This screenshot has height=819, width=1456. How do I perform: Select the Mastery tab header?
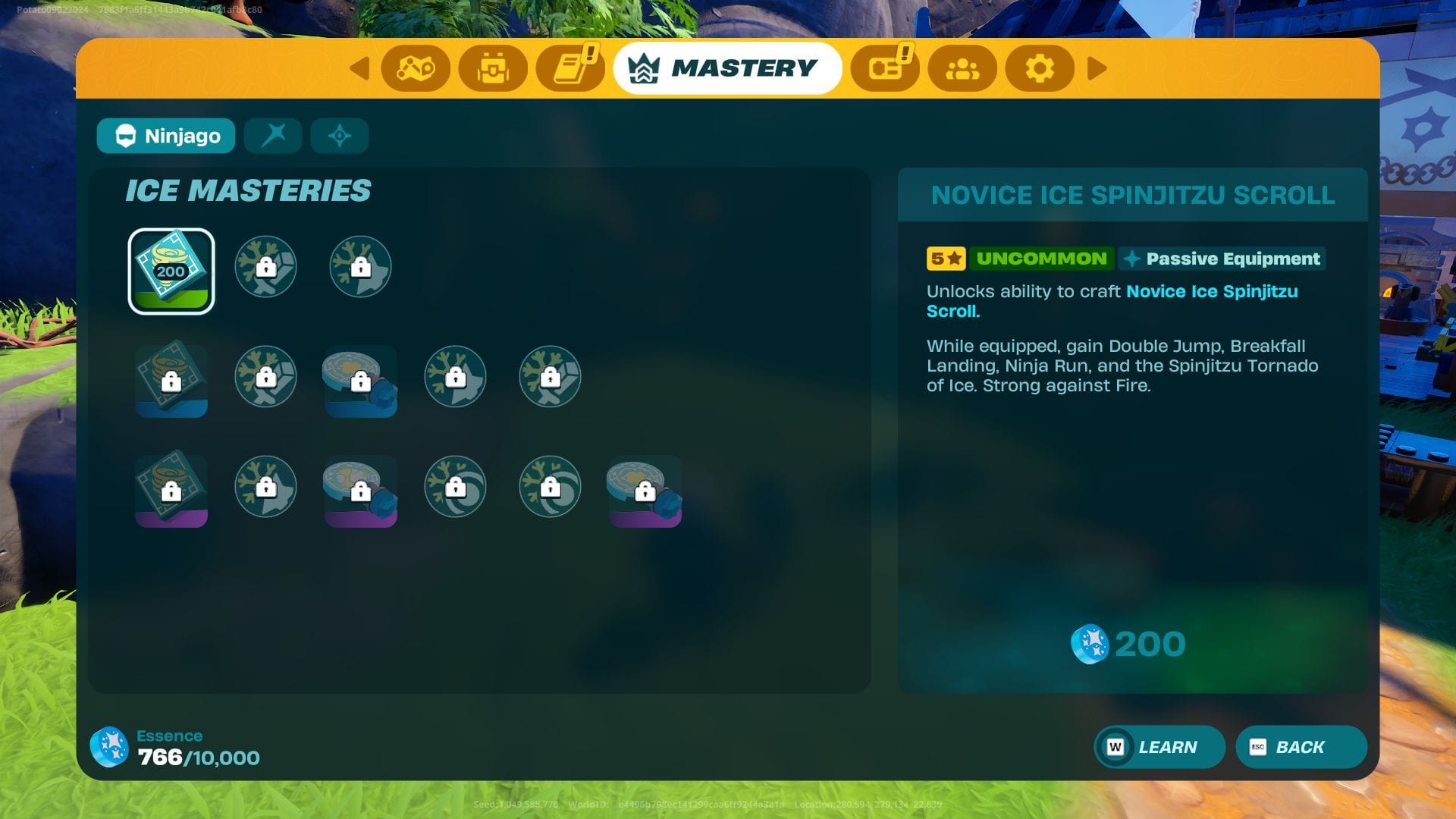pyautogui.click(x=727, y=68)
